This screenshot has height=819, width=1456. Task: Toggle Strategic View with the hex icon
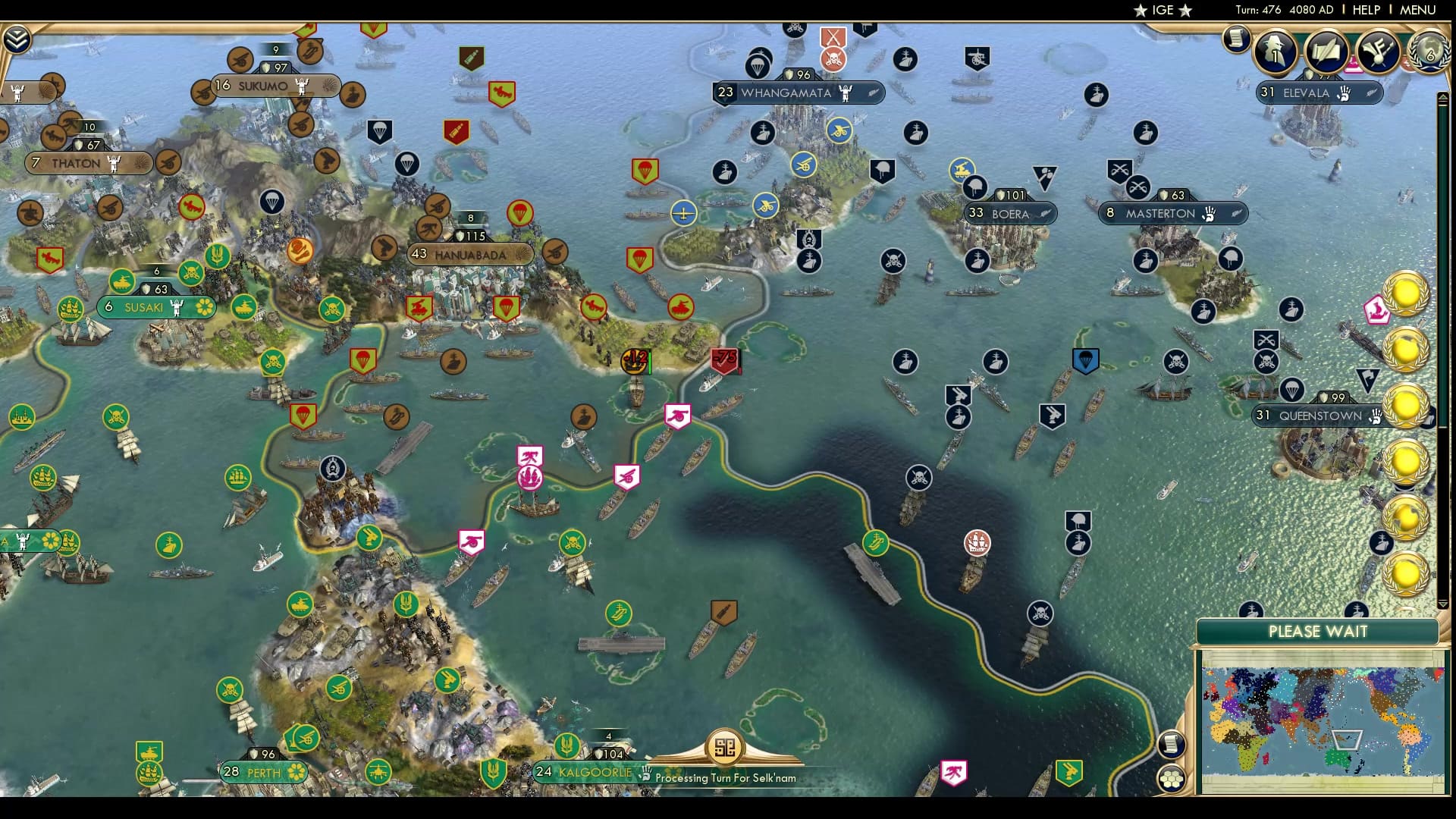[x=1171, y=778]
